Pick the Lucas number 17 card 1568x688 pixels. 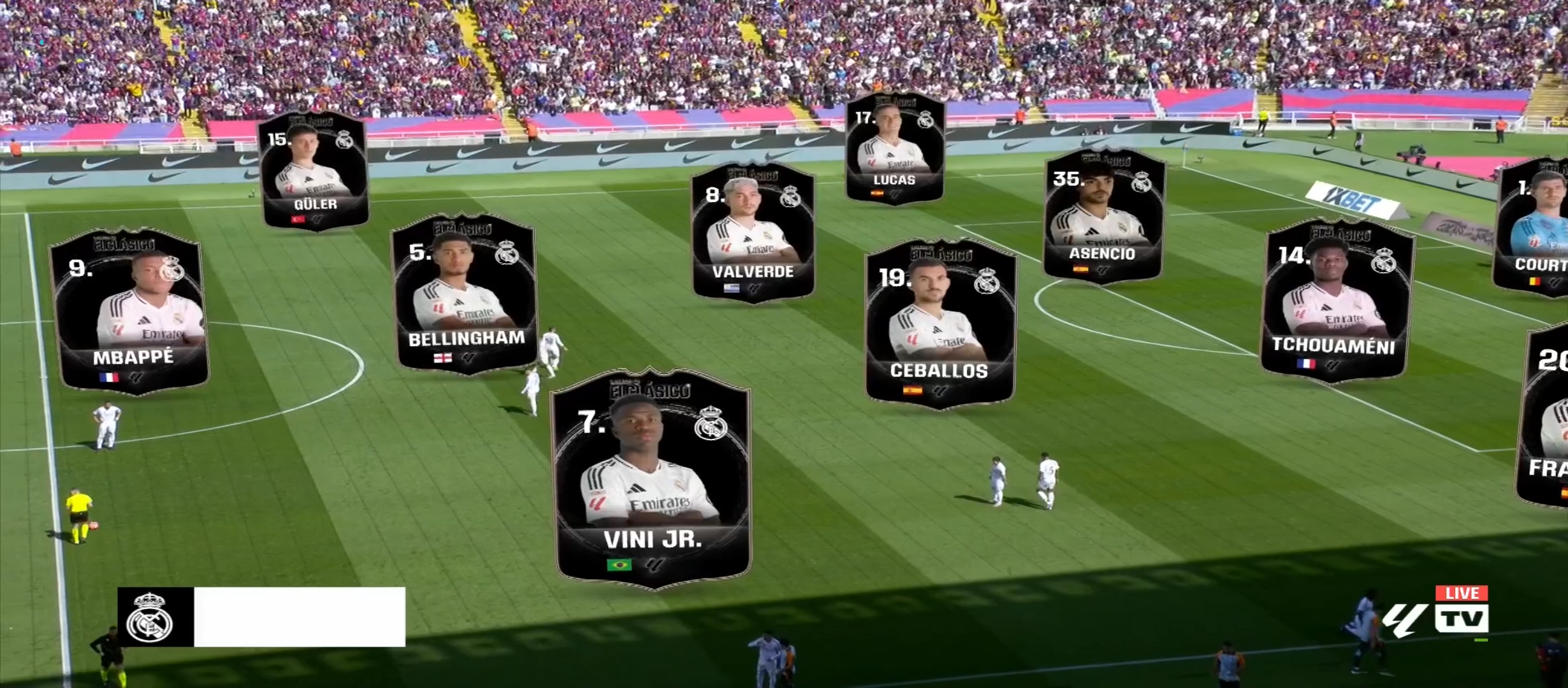click(x=894, y=148)
